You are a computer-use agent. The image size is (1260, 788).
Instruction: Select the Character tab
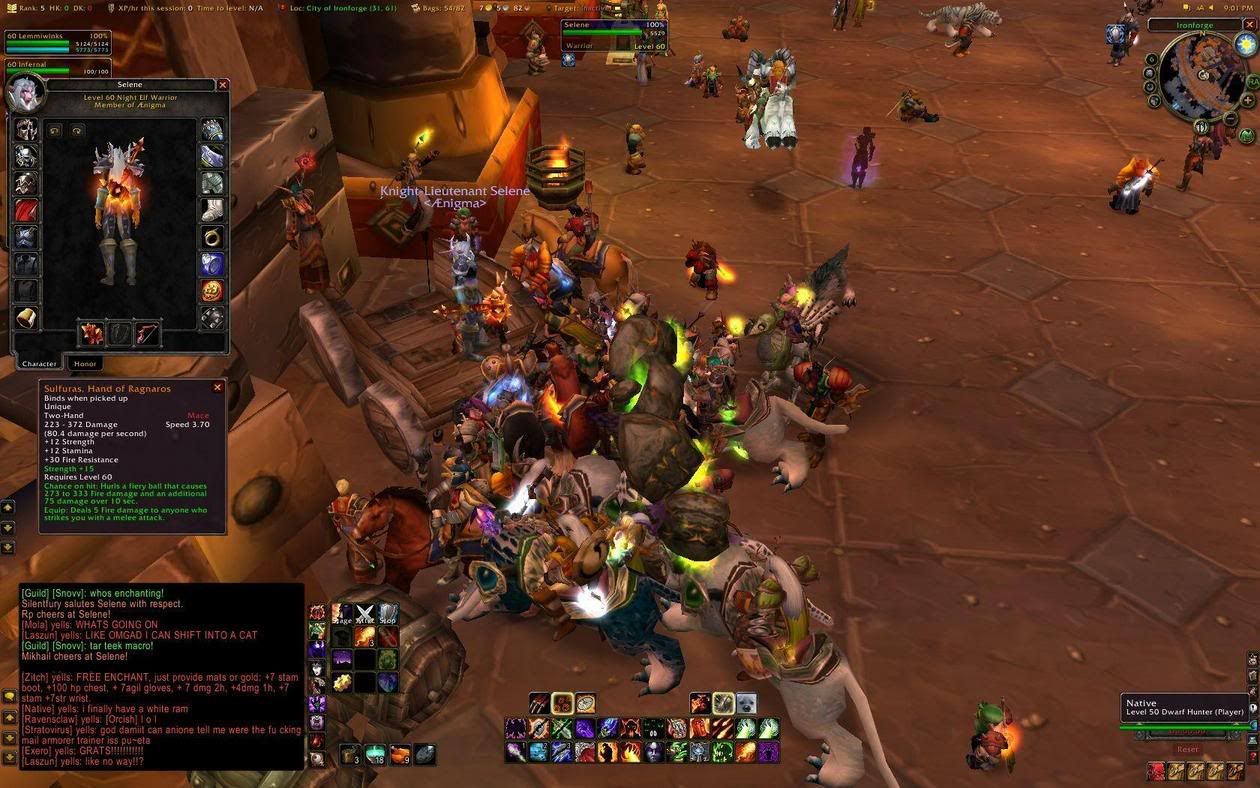(39, 364)
